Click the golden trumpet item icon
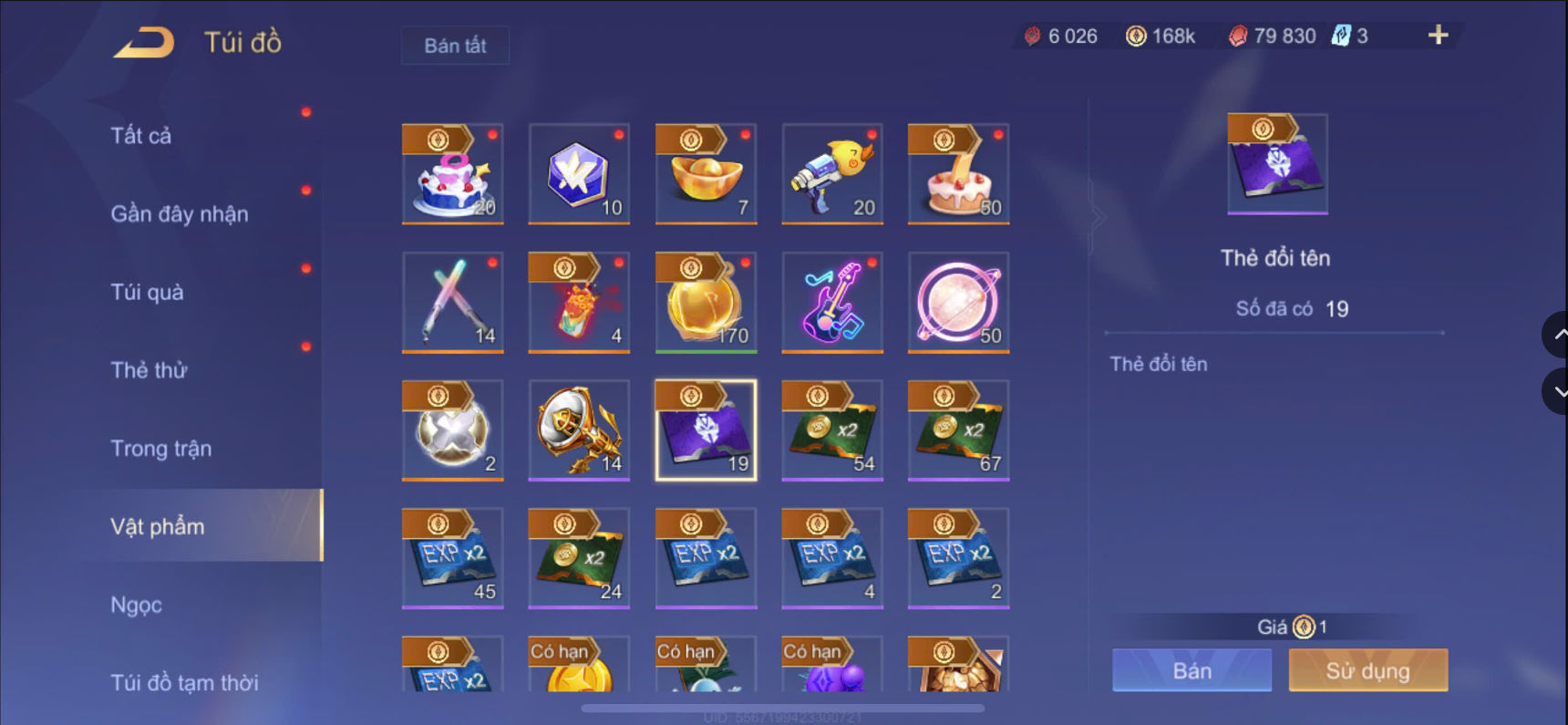 click(579, 429)
